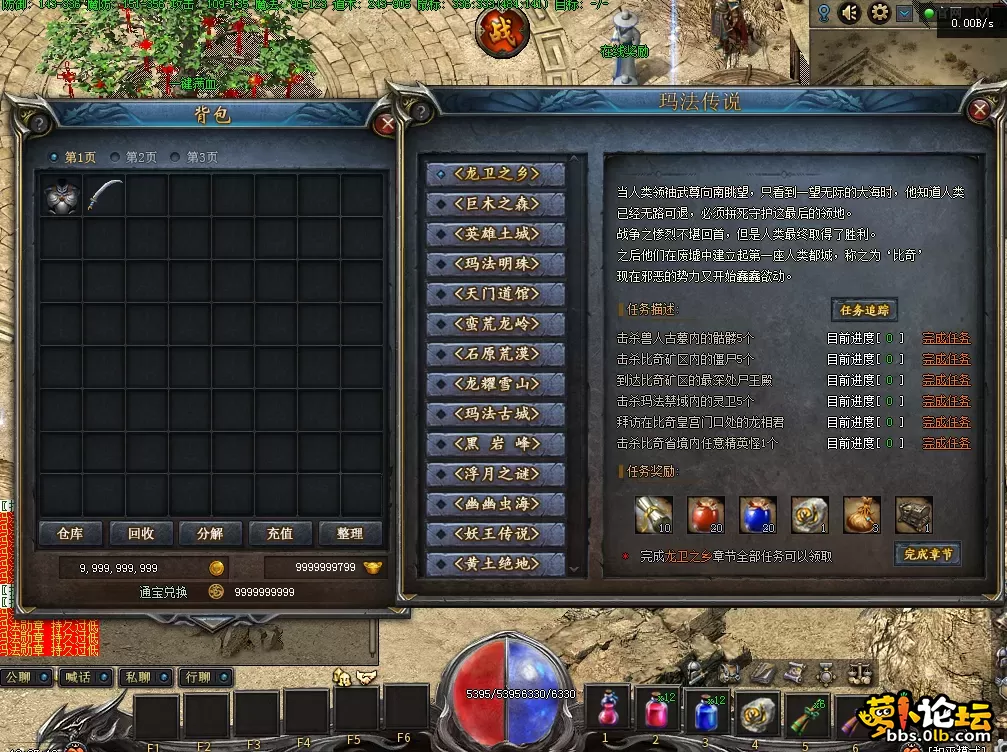Choose the 巨木之森 chapter entry
The width and height of the screenshot is (1007, 752).
(496, 203)
